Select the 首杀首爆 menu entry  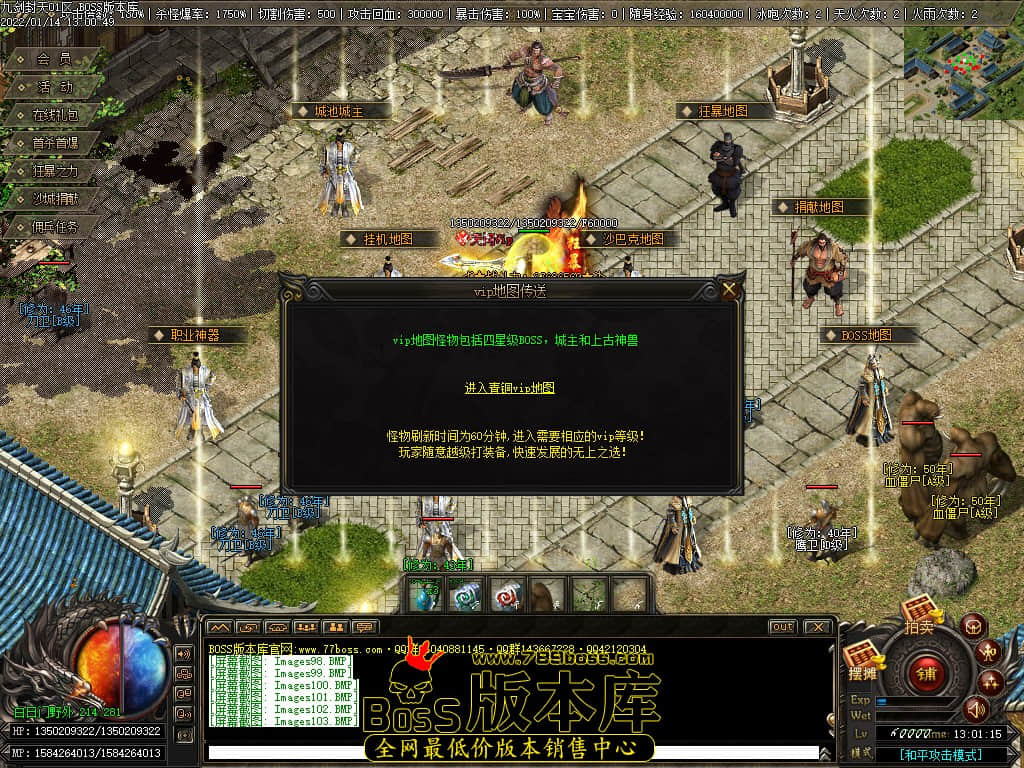(x=53, y=143)
